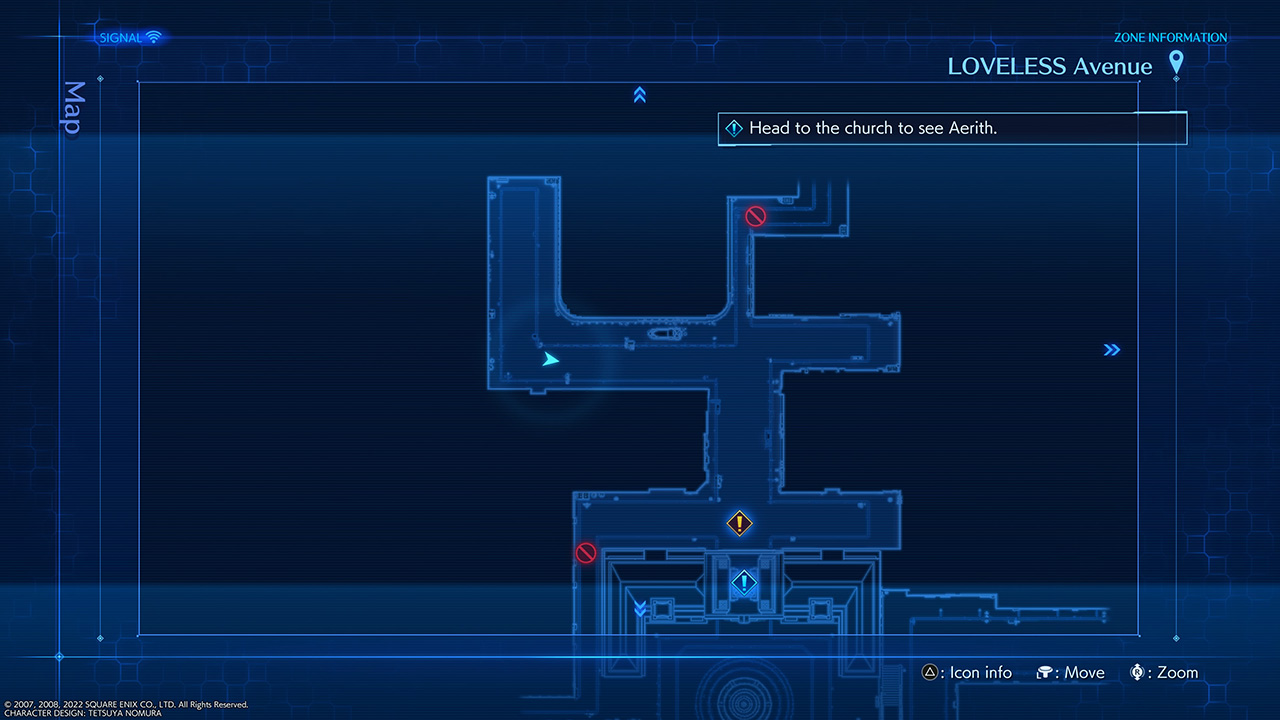Select the red no-entry marker at the top path
The width and height of the screenshot is (1280, 720).
point(755,215)
